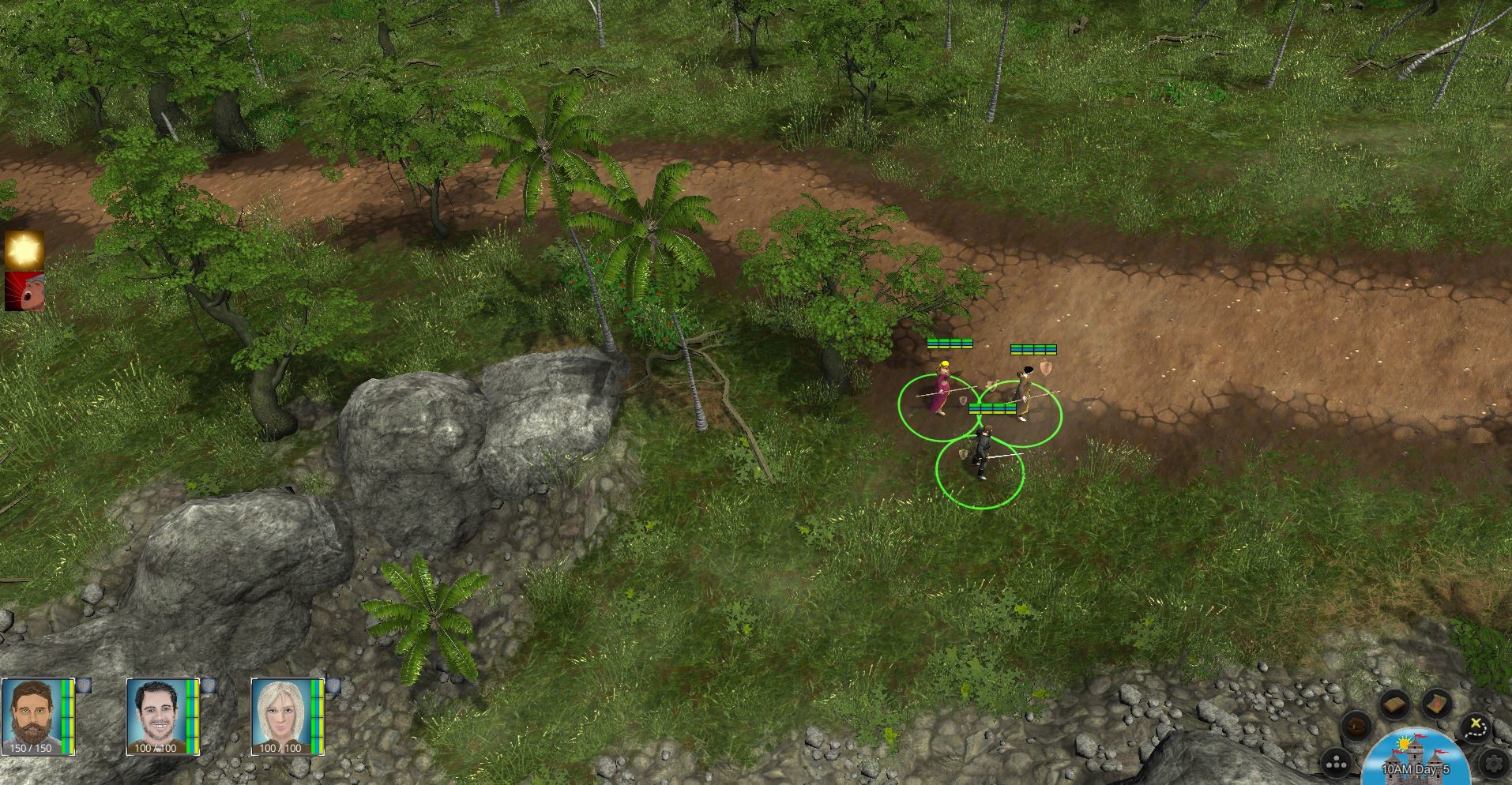Click the group formation dots icon

tap(1337, 761)
